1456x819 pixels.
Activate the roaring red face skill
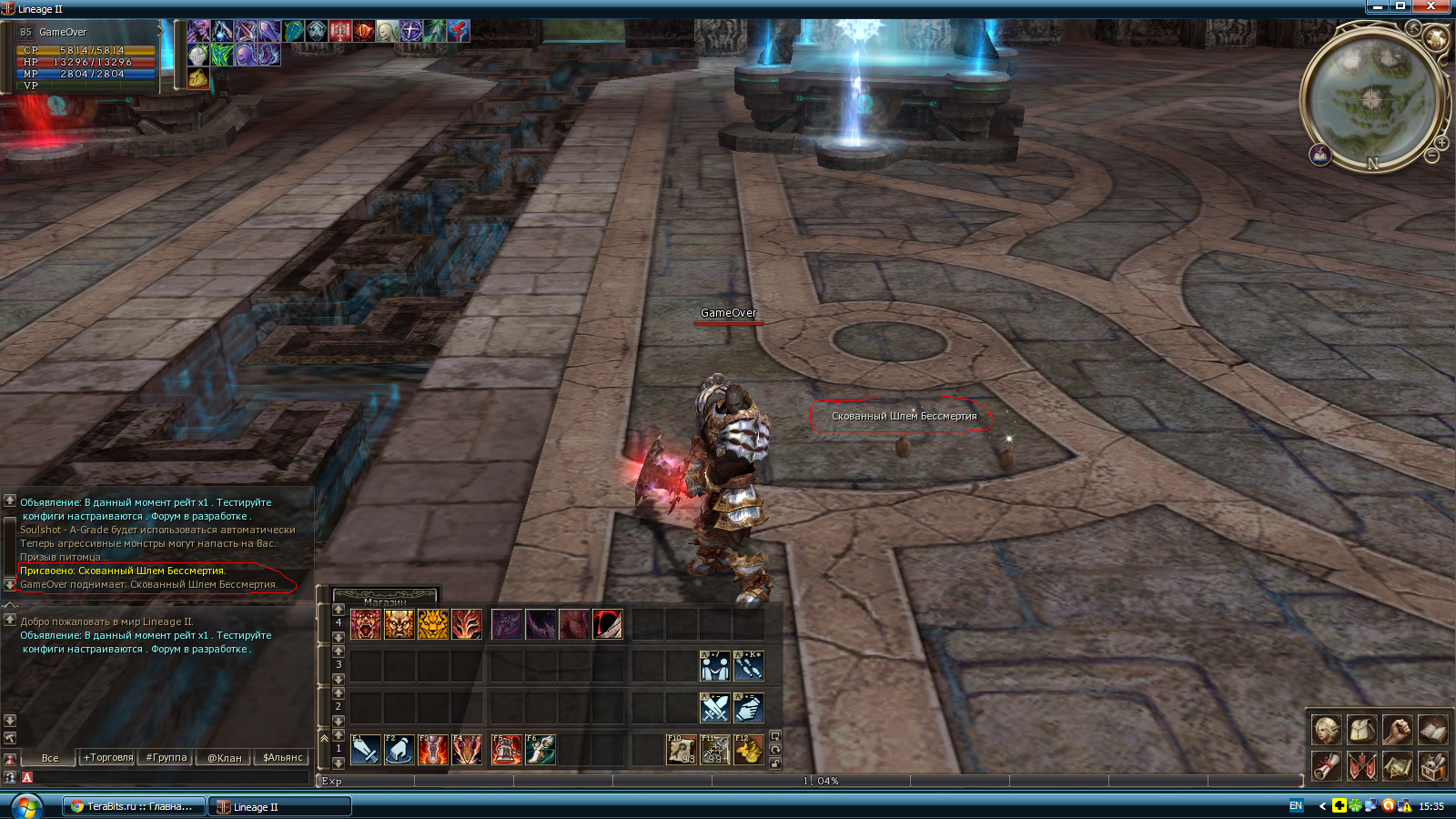[x=366, y=624]
